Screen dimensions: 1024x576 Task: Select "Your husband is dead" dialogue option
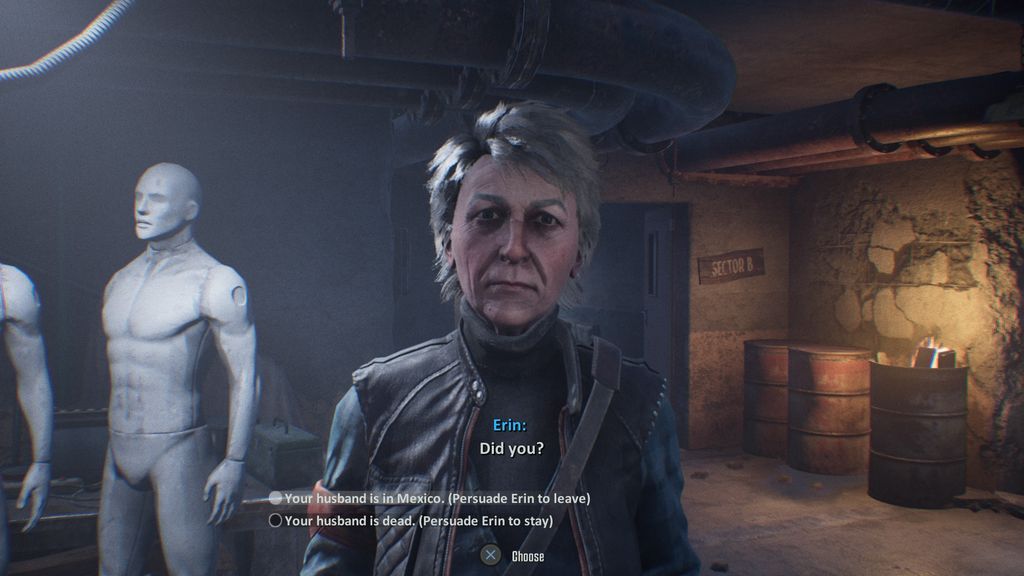(x=418, y=520)
